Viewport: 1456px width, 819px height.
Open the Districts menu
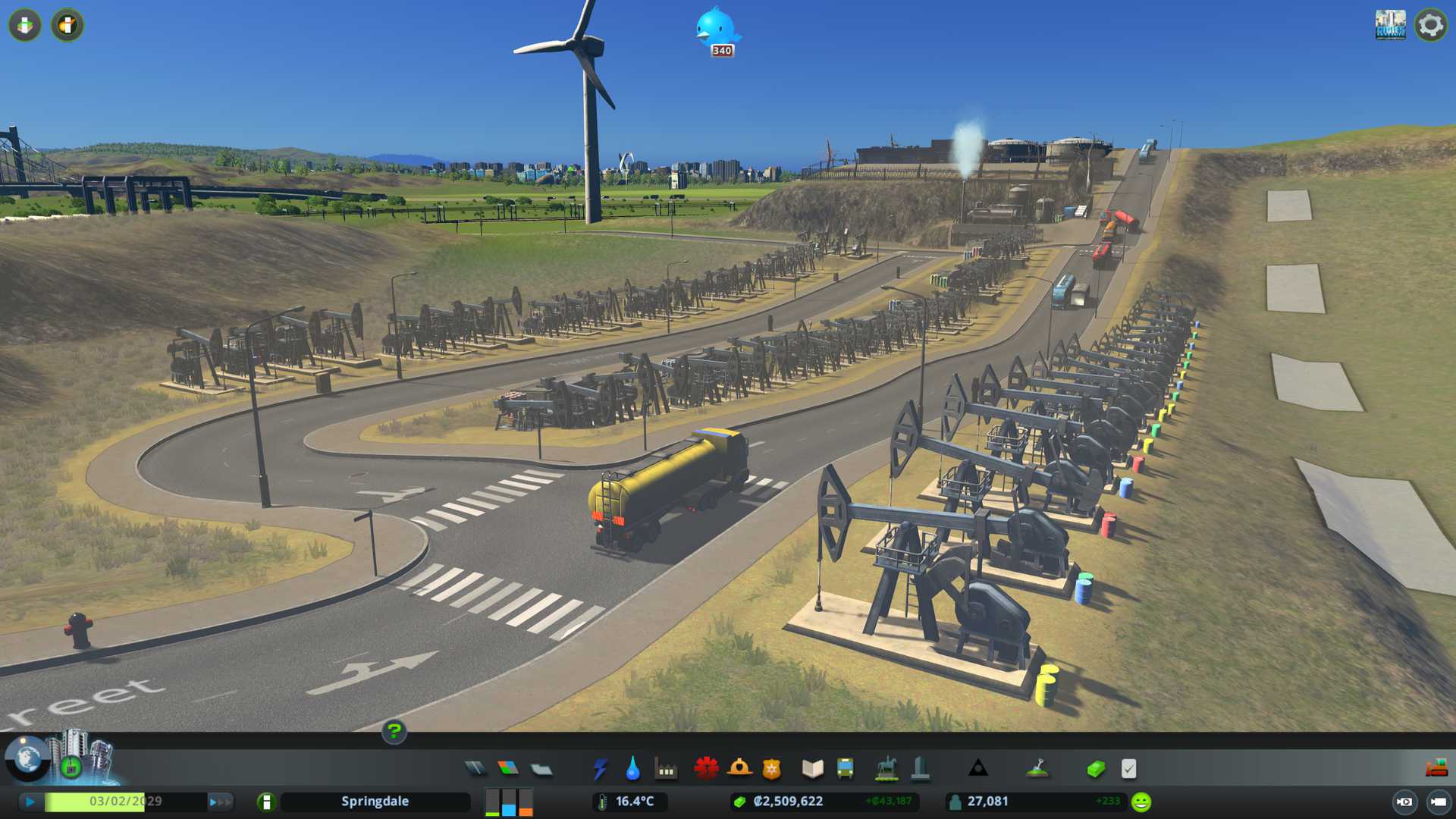tap(541, 769)
